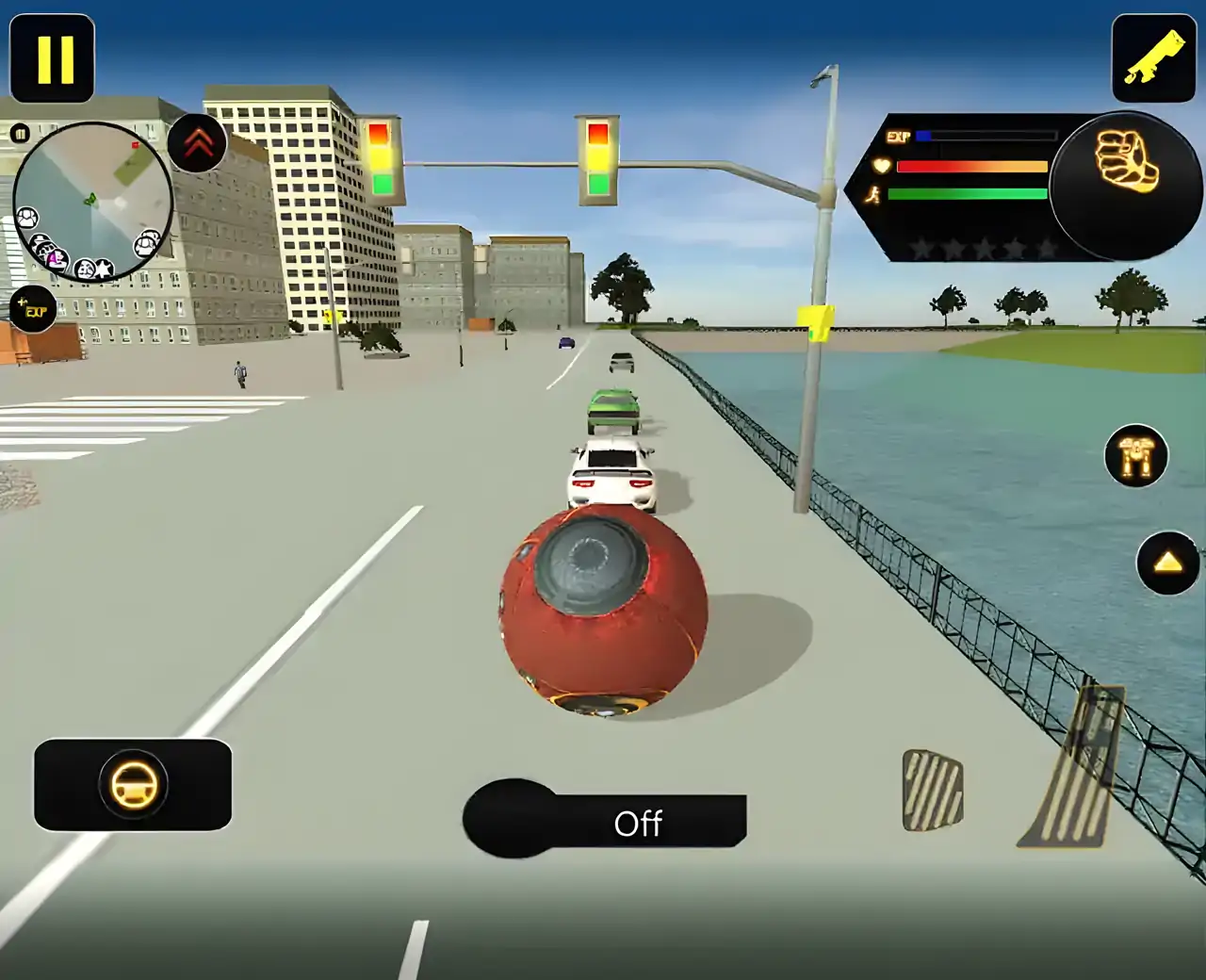
Task: Open the circular minimap
Action: tap(93, 202)
